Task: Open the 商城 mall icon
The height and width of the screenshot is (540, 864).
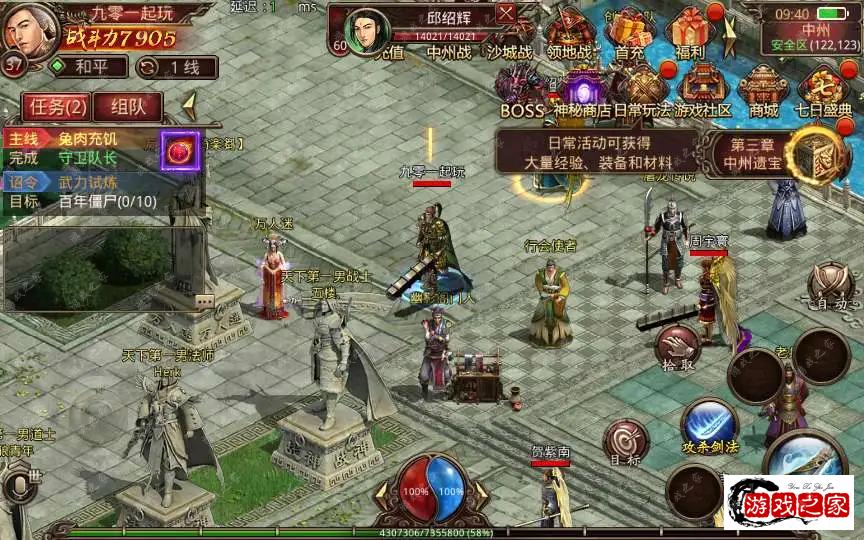Action: 763,91
